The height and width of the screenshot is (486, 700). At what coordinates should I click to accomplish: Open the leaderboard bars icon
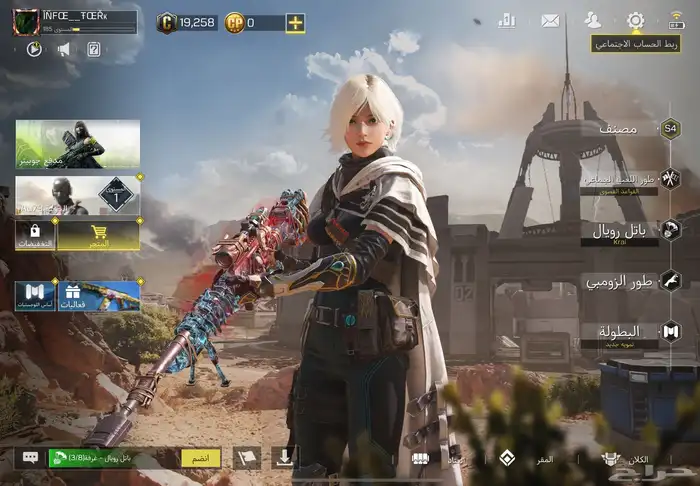click(x=507, y=19)
